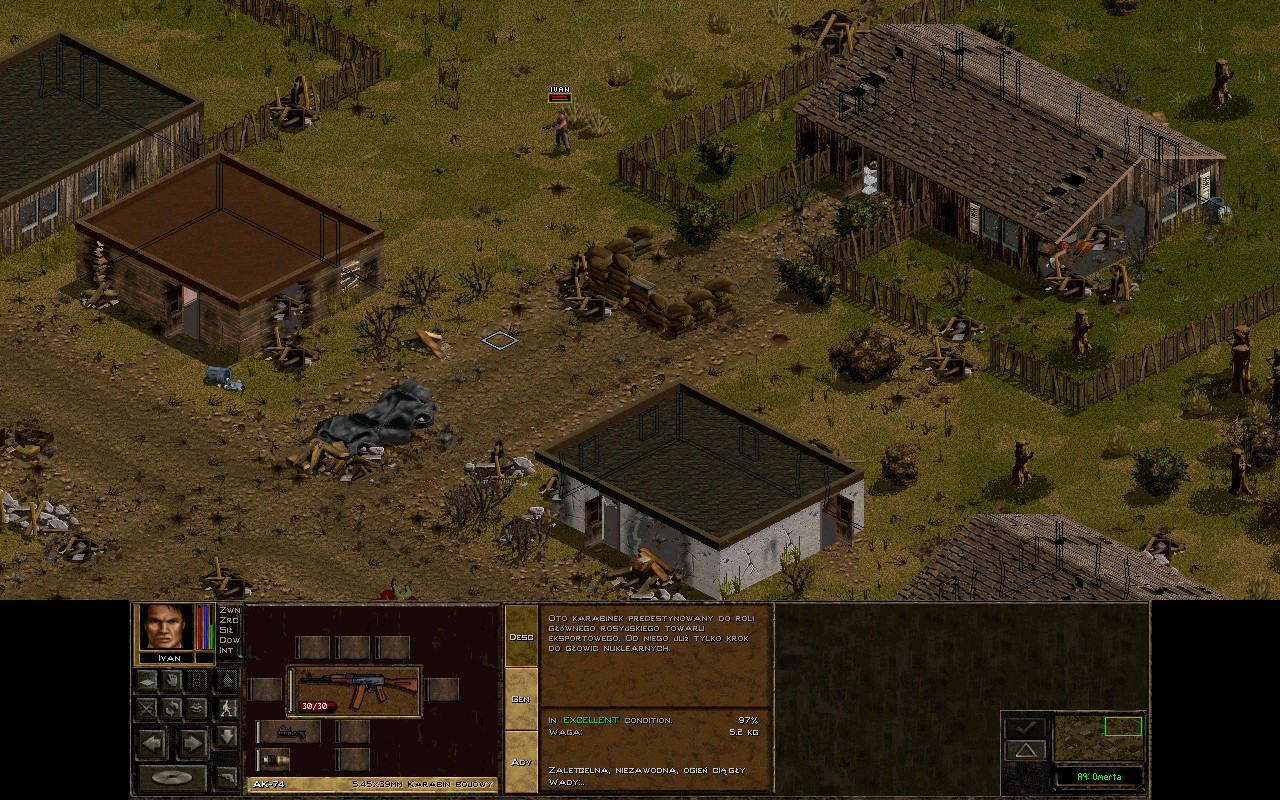Viewport: 1280px width, 800px height.
Task: Click the minimap of sector A9 Omerta
Action: tap(1098, 738)
